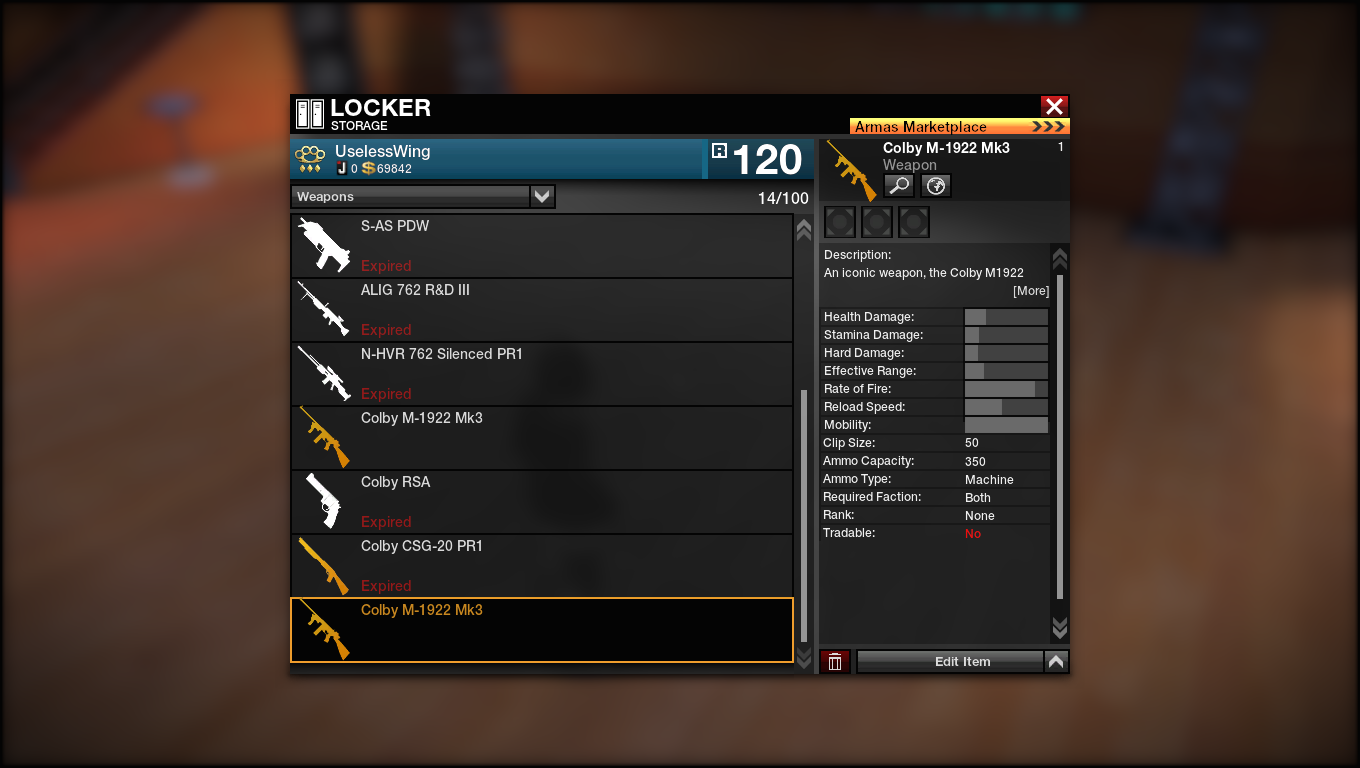Screen dimensions: 1360x768
Task: Click the weapon list scroll-up arrow
Action: [x=803, y=230]
